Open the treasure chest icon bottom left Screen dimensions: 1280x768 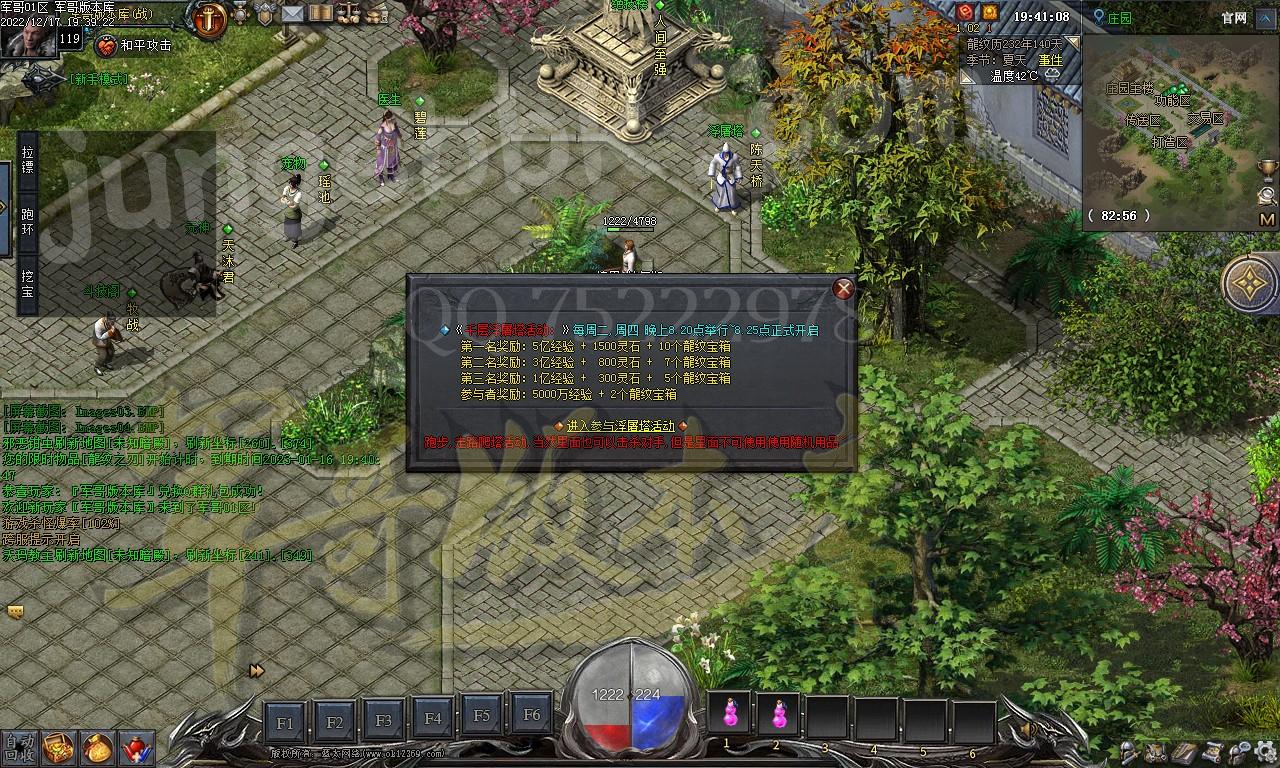[58, 750]
